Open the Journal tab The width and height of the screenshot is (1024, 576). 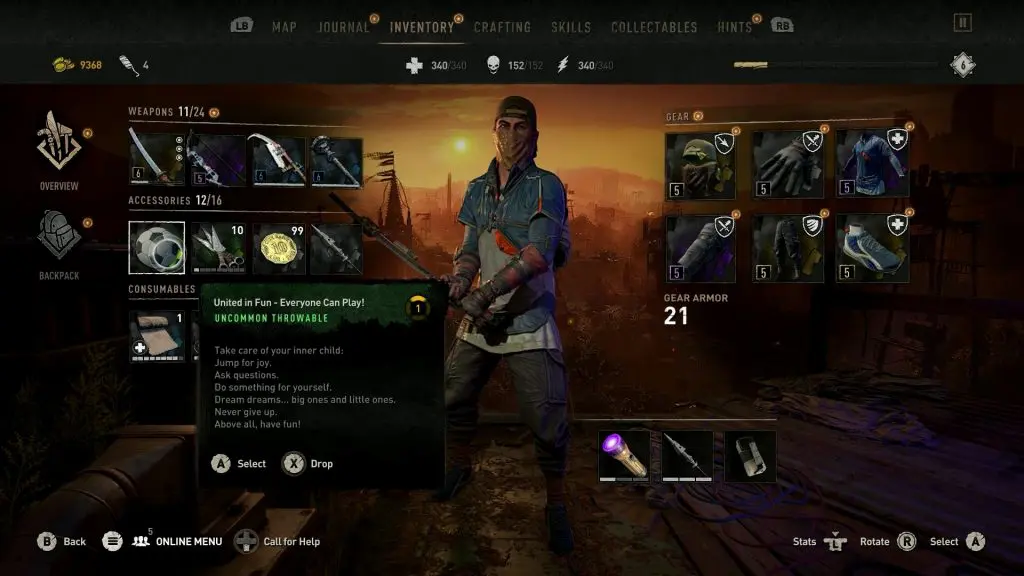344,27
